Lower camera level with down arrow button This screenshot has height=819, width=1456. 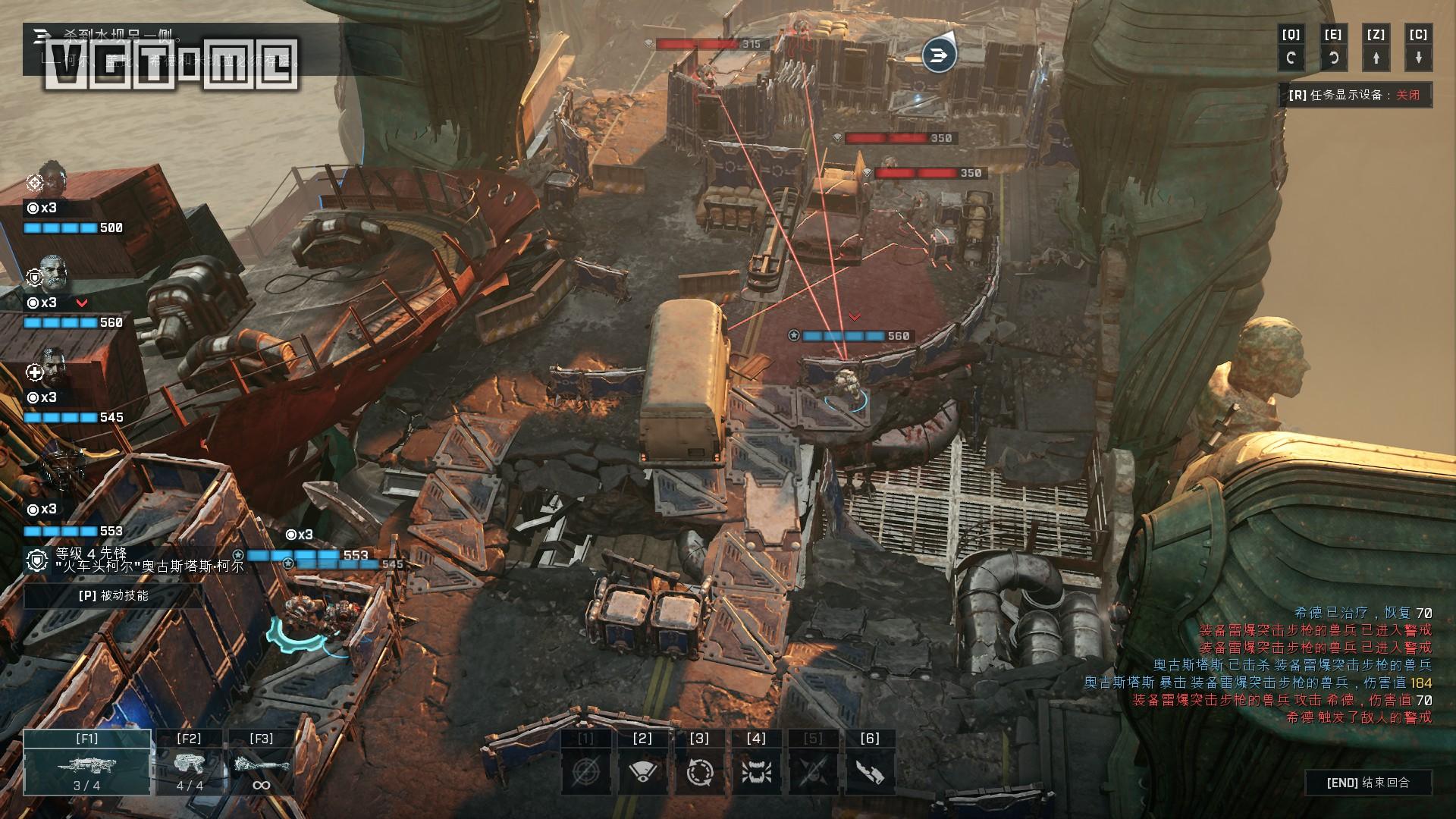click(1418, 57)
